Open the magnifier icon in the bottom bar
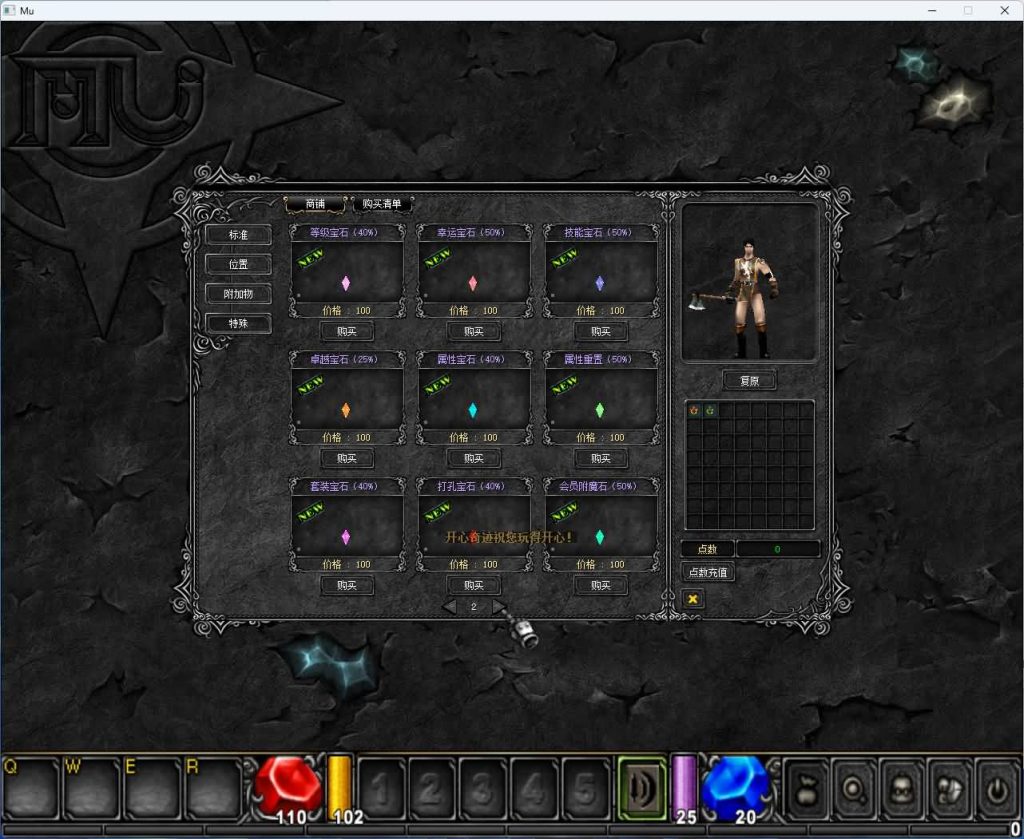1024x839 pixels. (853, 788)
